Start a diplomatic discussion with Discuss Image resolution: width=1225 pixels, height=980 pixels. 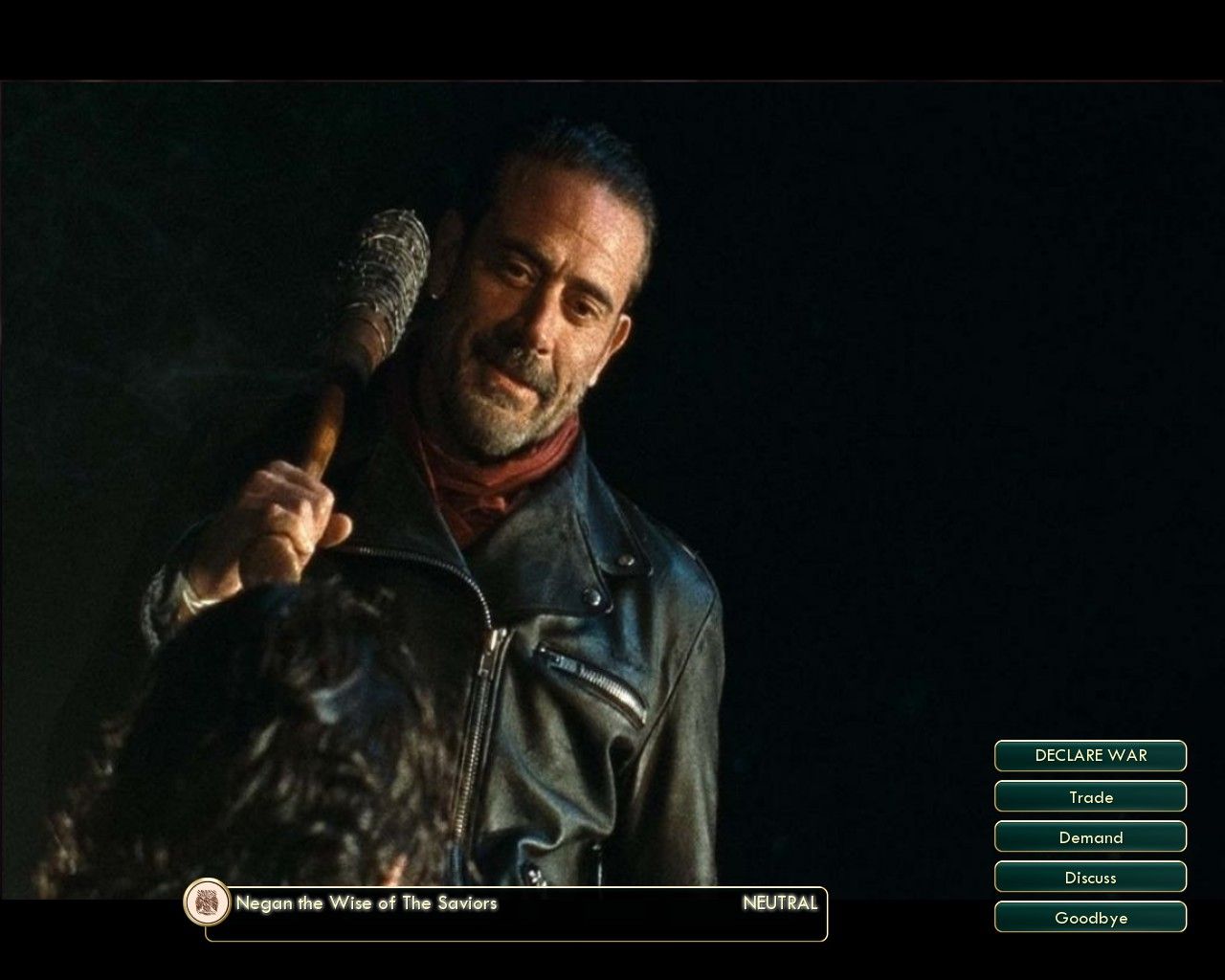tap(1090, 877)
